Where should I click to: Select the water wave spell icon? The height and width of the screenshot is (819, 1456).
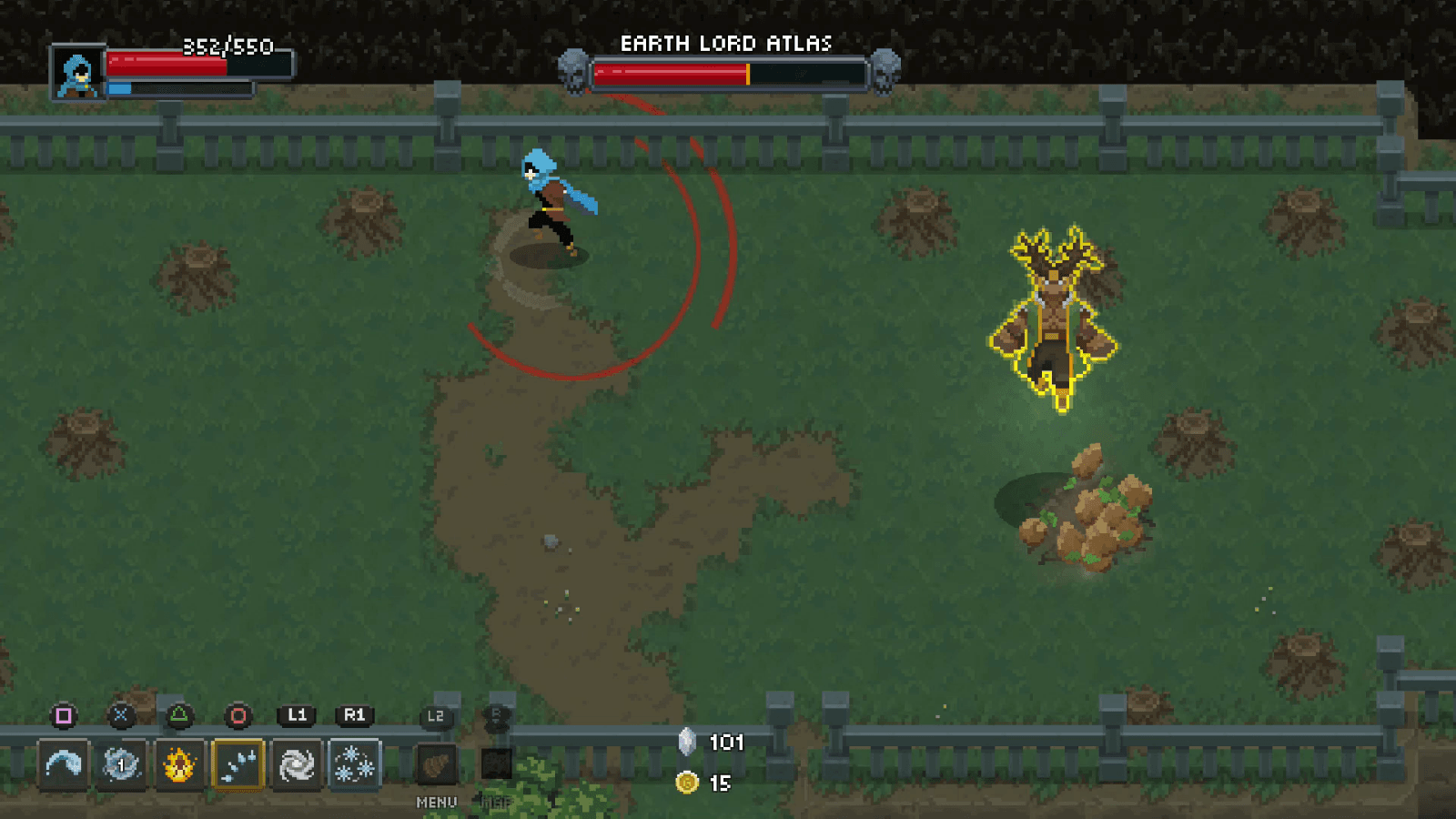point(64,764)
